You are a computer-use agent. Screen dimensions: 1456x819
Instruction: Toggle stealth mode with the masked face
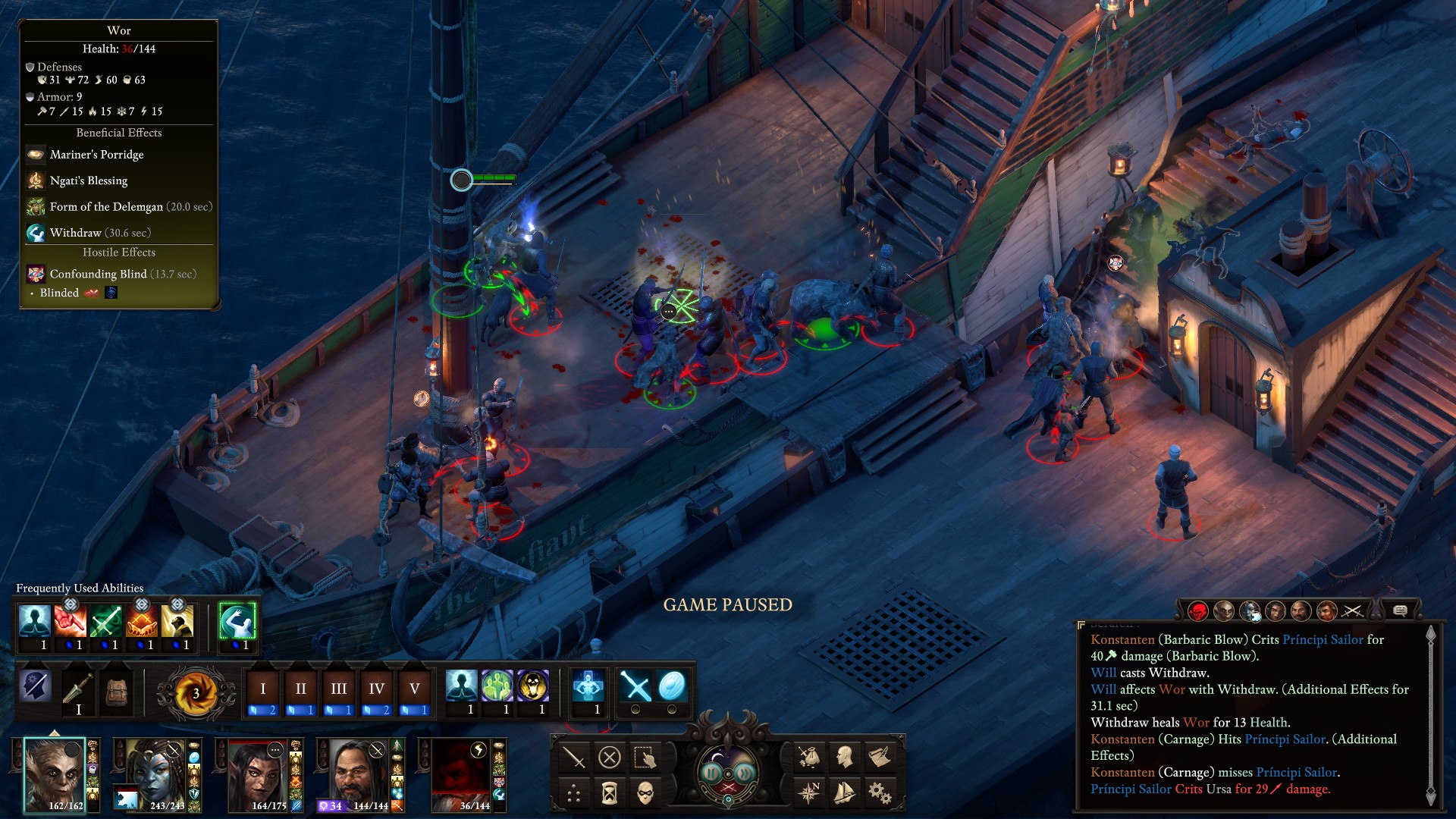point(645,793)
